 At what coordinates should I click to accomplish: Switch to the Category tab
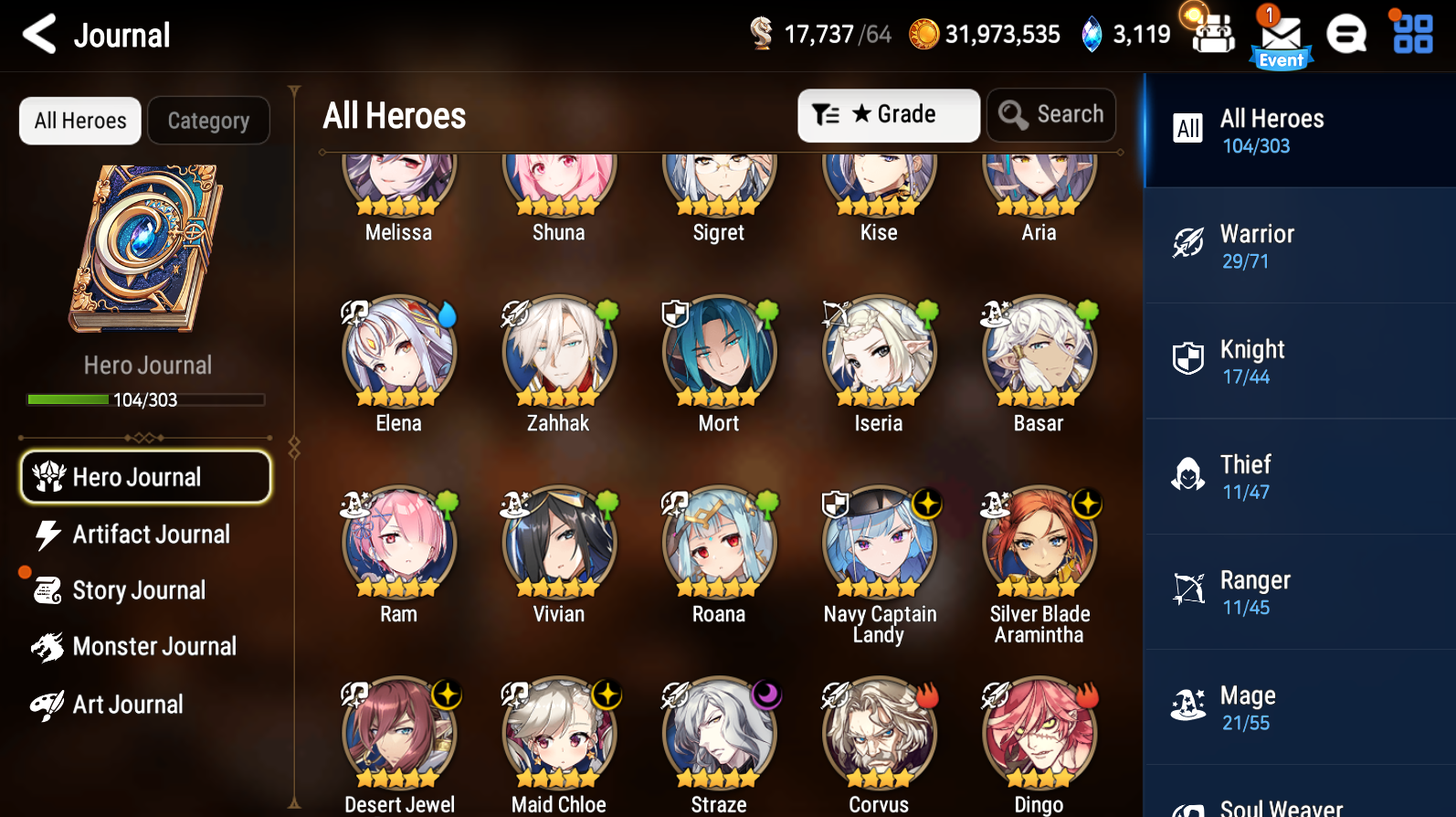(208, 120)
